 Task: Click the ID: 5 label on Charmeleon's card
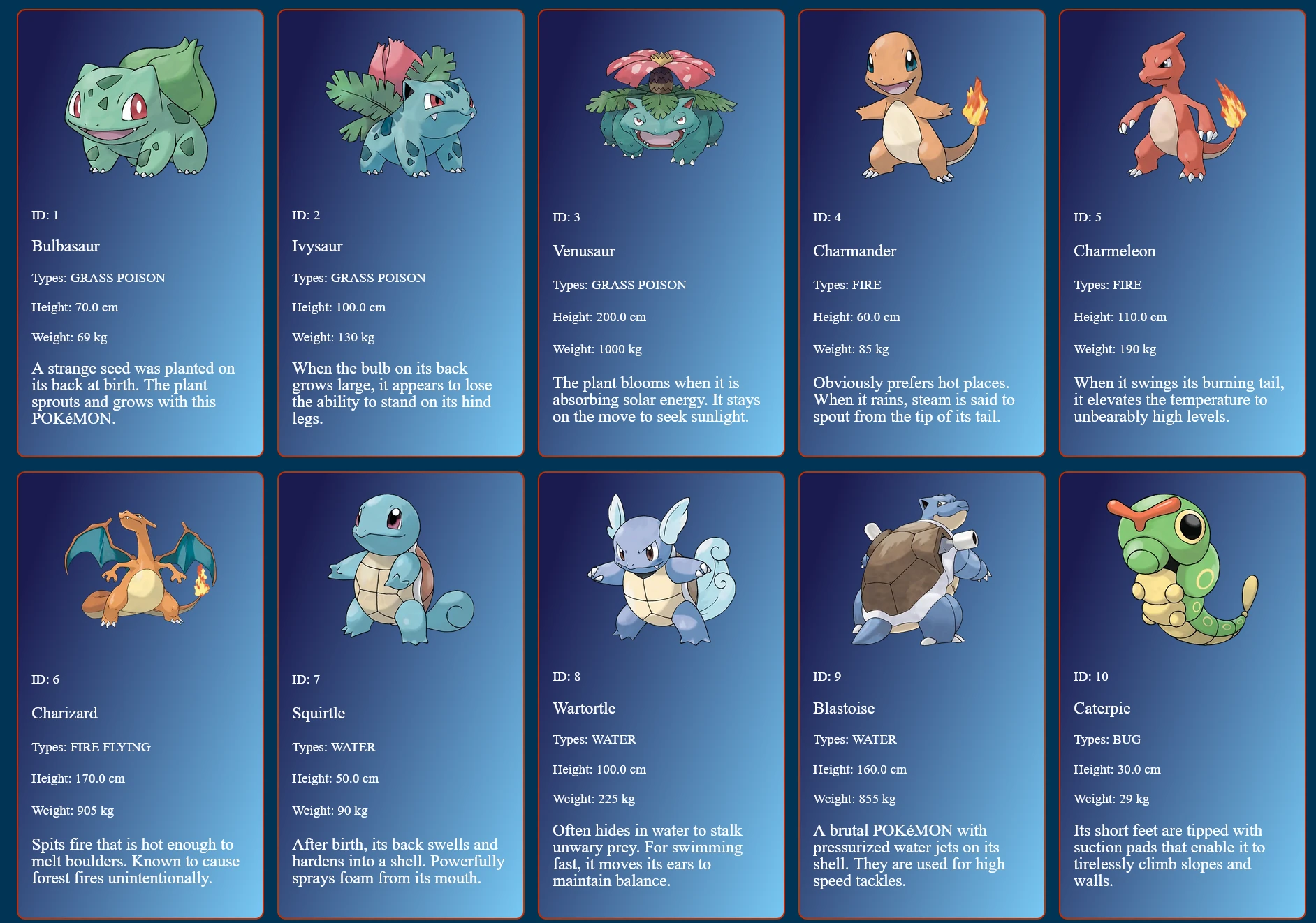tap(1088, 217)
